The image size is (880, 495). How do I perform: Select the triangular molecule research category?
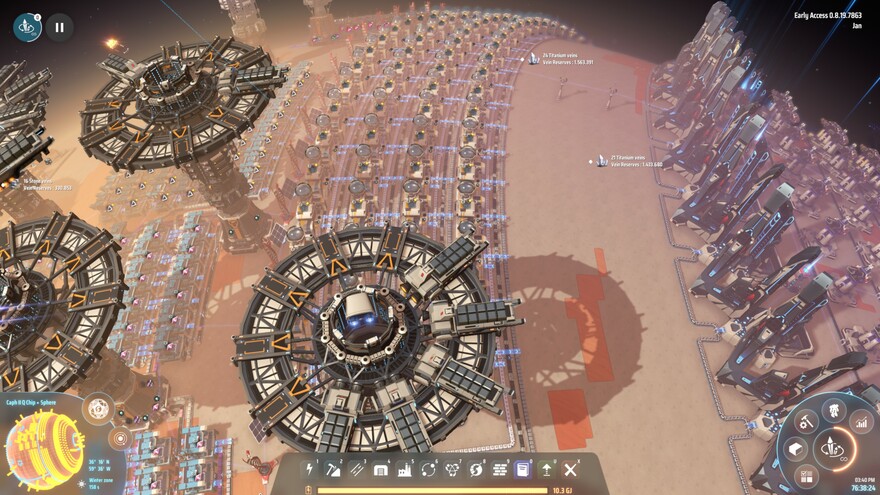point(452,468)
